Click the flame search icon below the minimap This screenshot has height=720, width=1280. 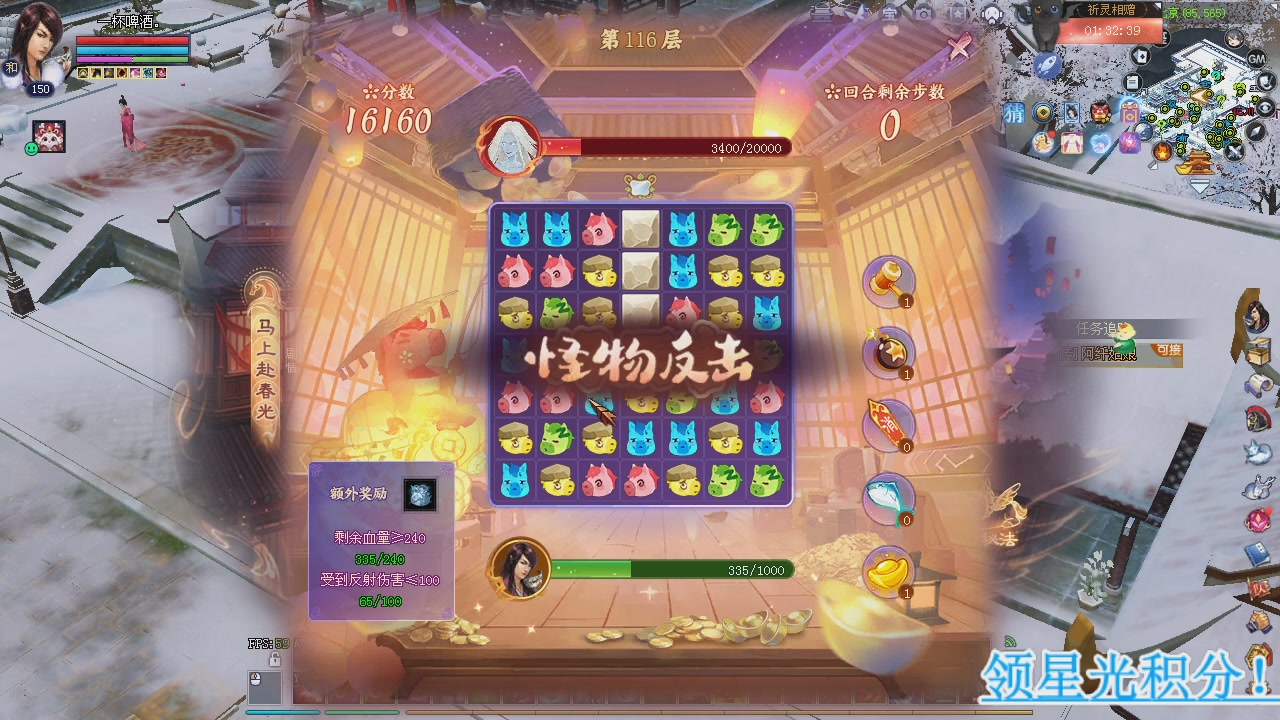coord(1162,153)
